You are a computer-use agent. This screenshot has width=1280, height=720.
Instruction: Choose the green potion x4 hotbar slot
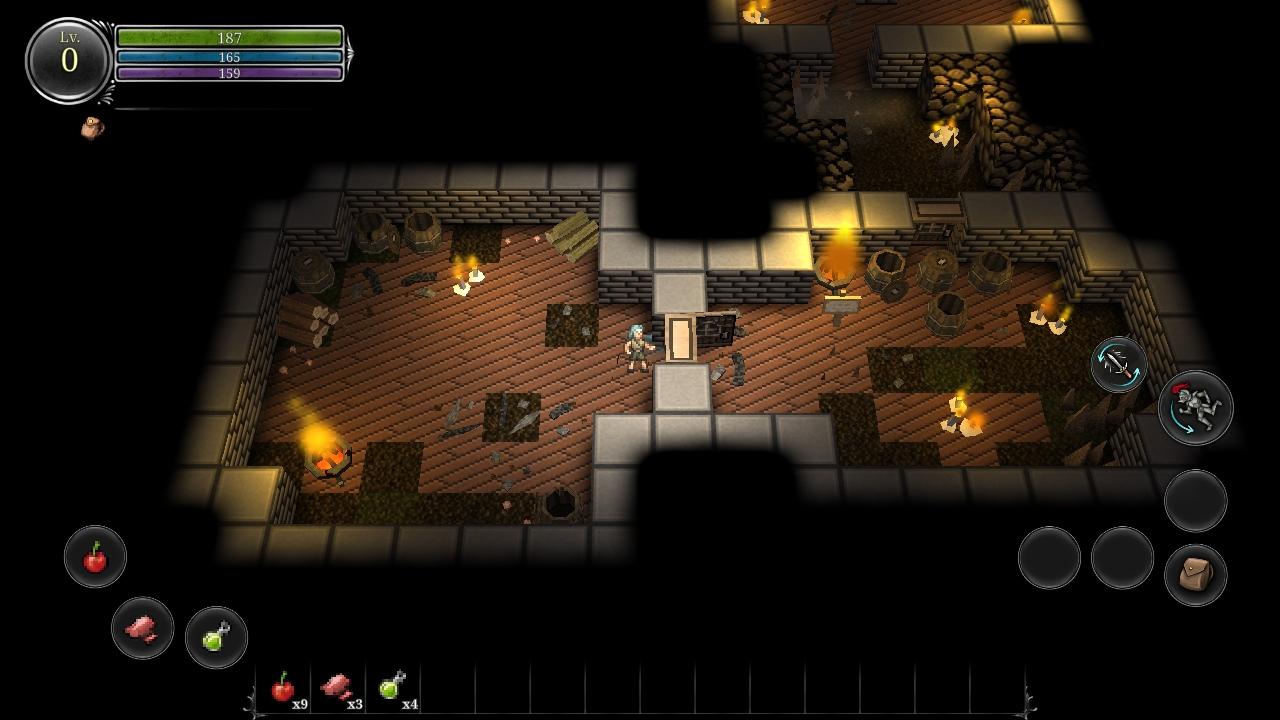coord(394,688)
